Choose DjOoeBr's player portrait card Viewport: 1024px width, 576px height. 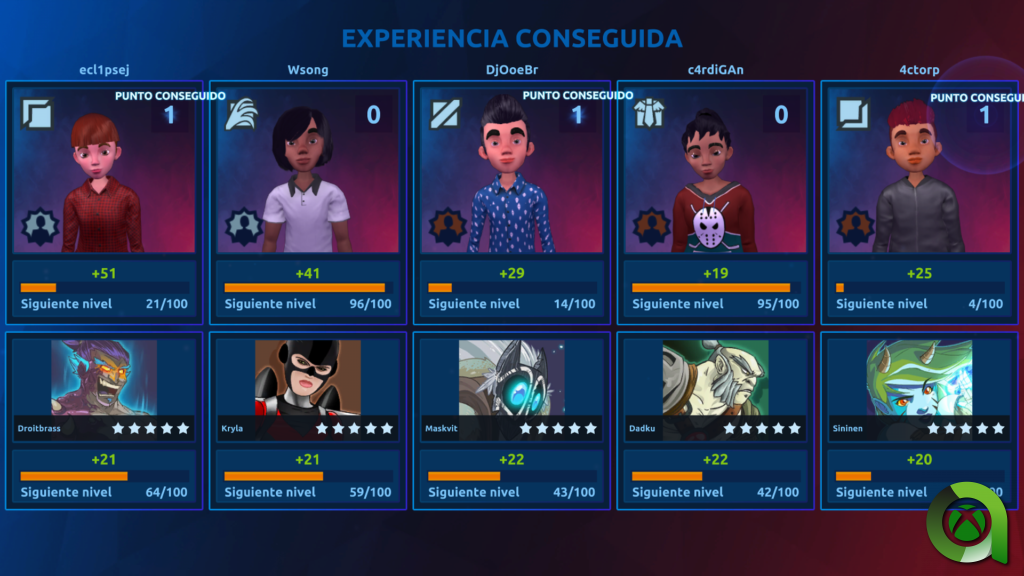[512, 172]
